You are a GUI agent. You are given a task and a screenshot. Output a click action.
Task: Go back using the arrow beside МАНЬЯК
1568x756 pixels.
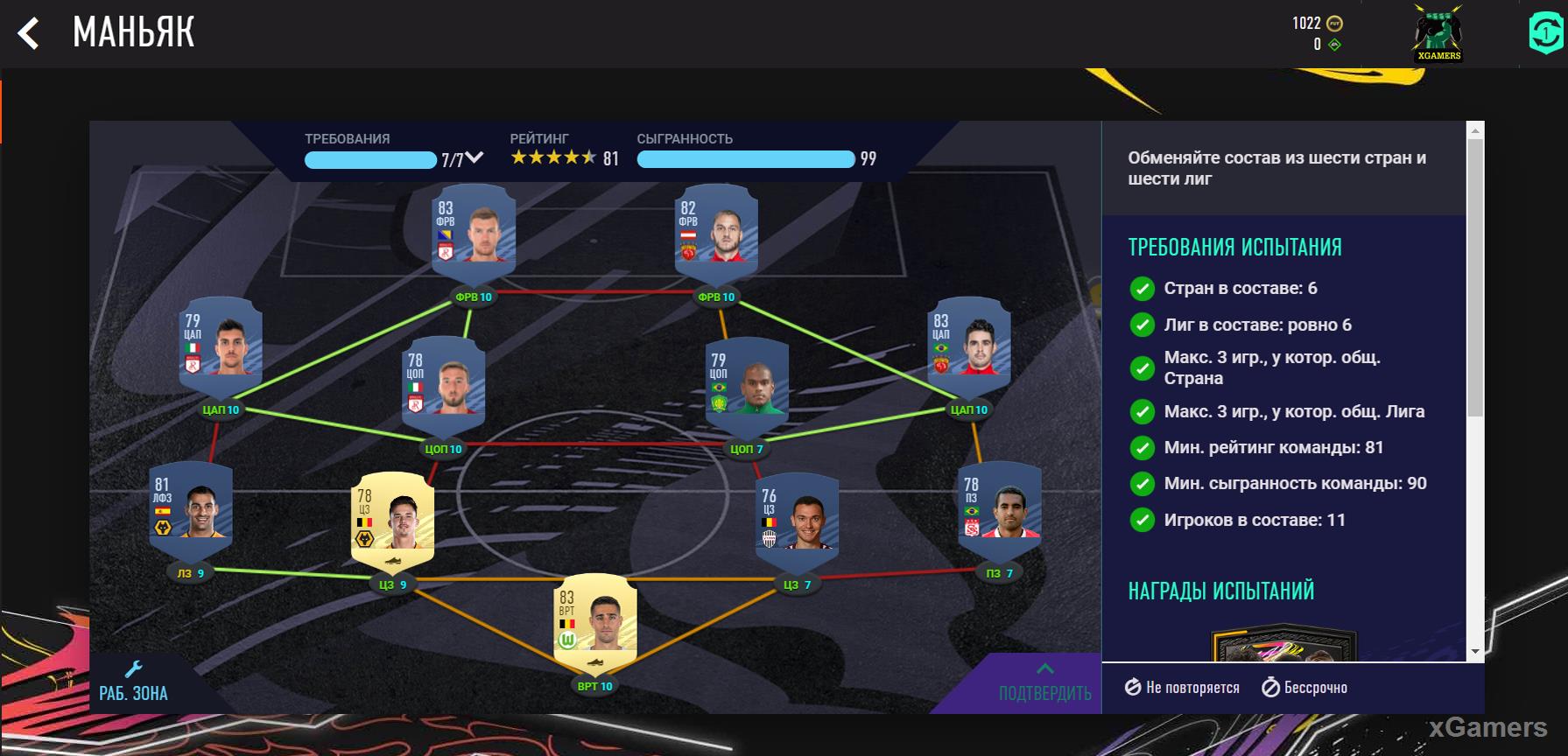tap(29, 34)
